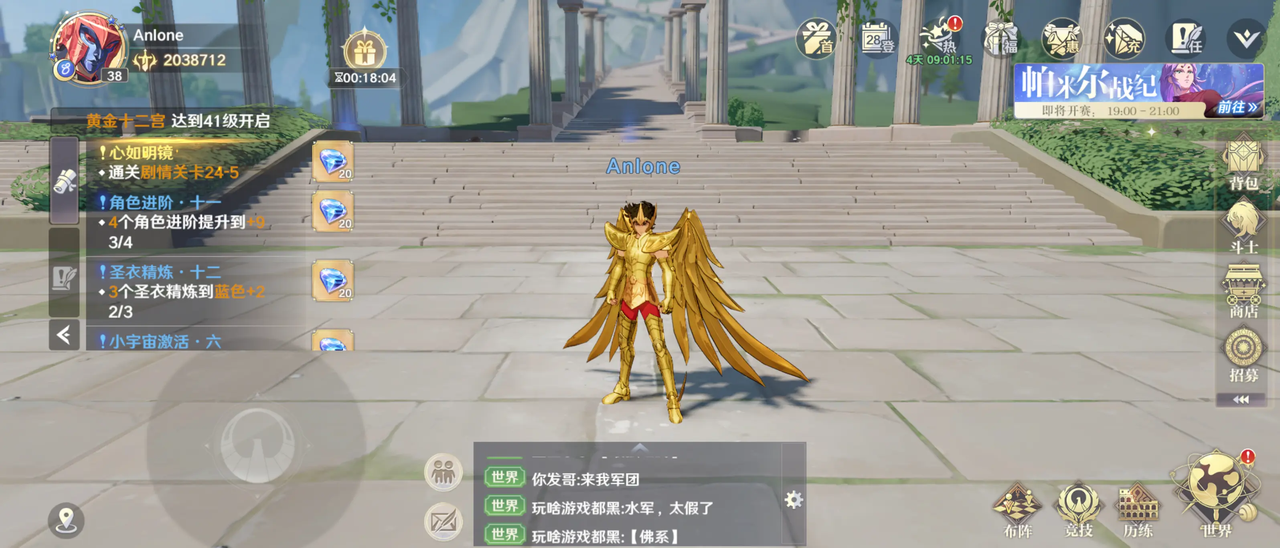Open the formation menu (布阵)
Screen dimensions: 1280x548
click(1017, 509)
